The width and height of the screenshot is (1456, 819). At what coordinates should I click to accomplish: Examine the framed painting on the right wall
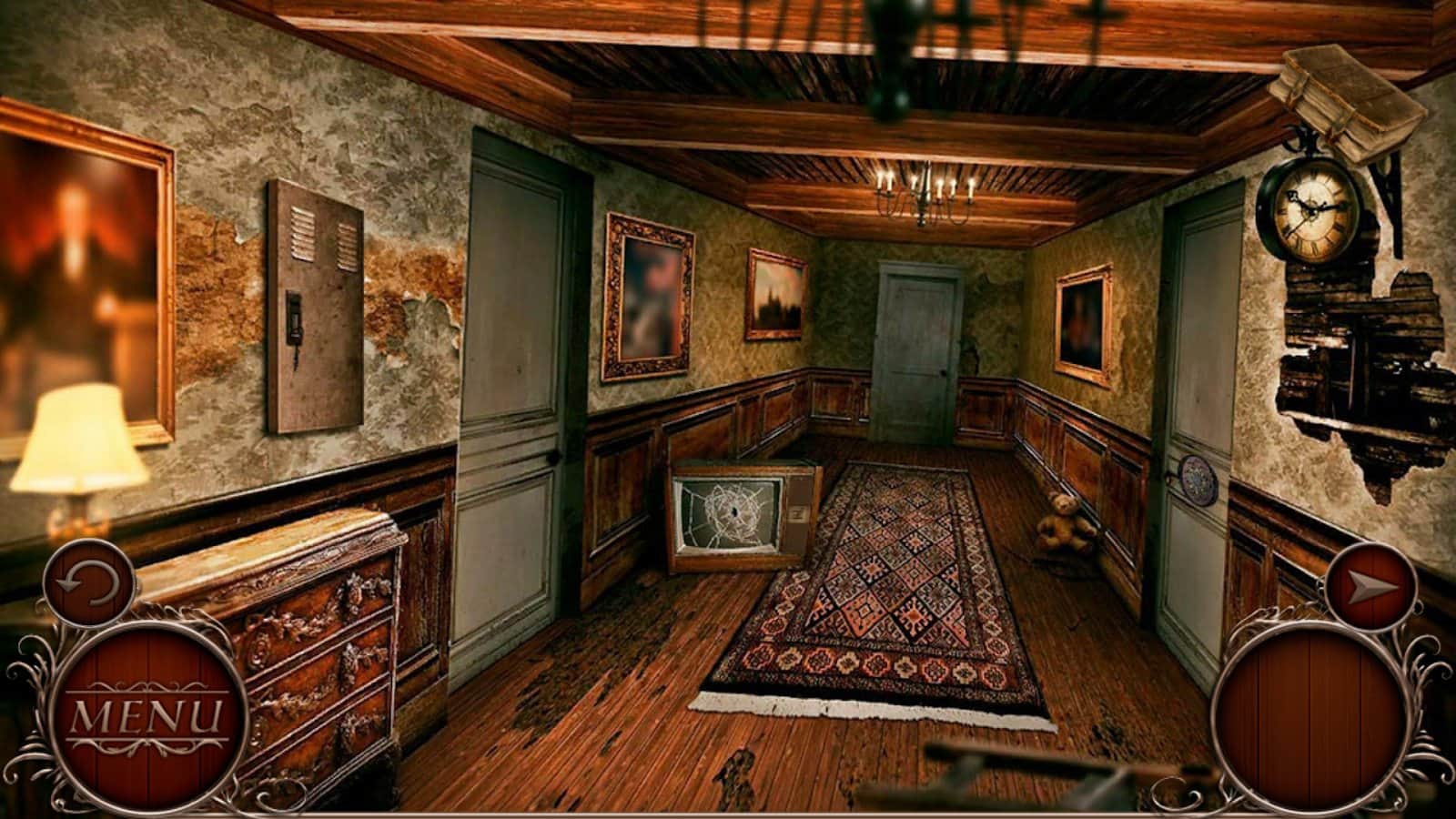(x=1083, y=323)
